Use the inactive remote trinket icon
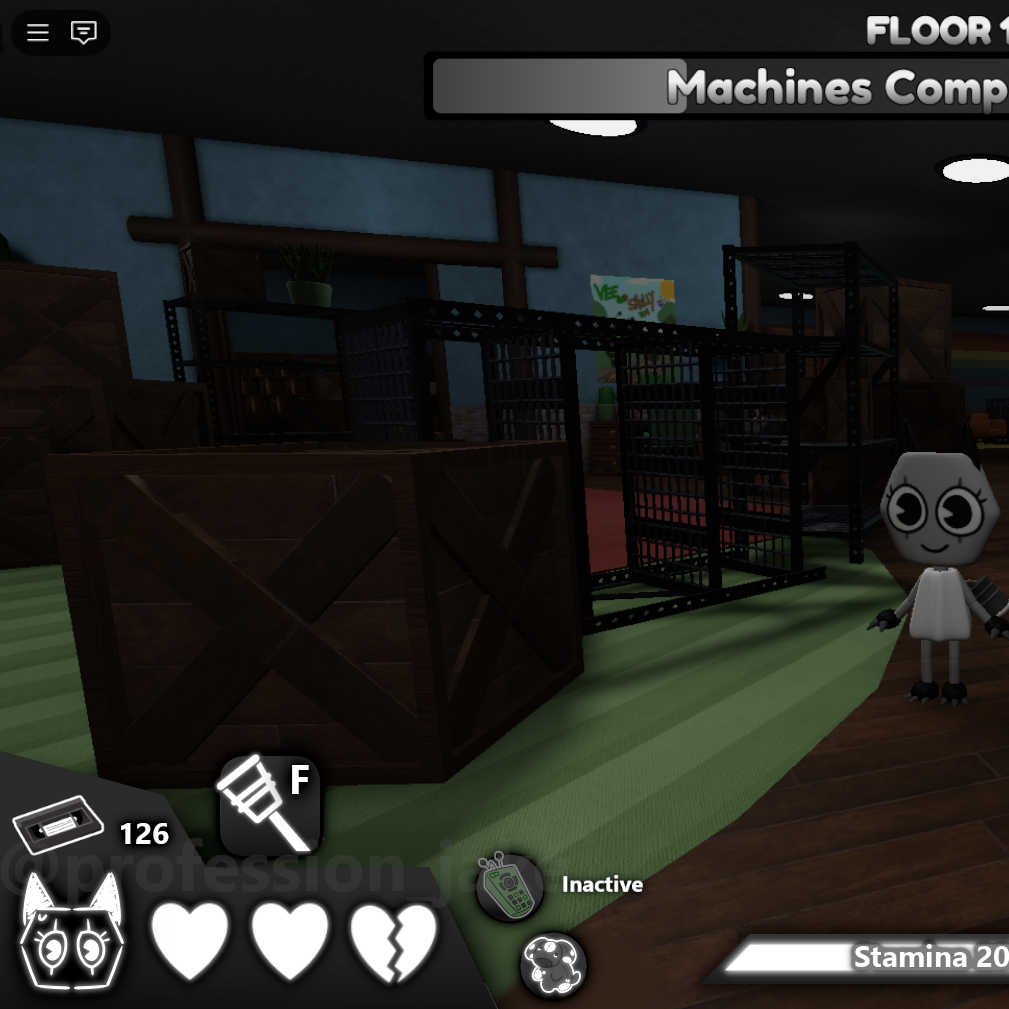This screenshot has width=1009, height=1009. tap(509, 886)
